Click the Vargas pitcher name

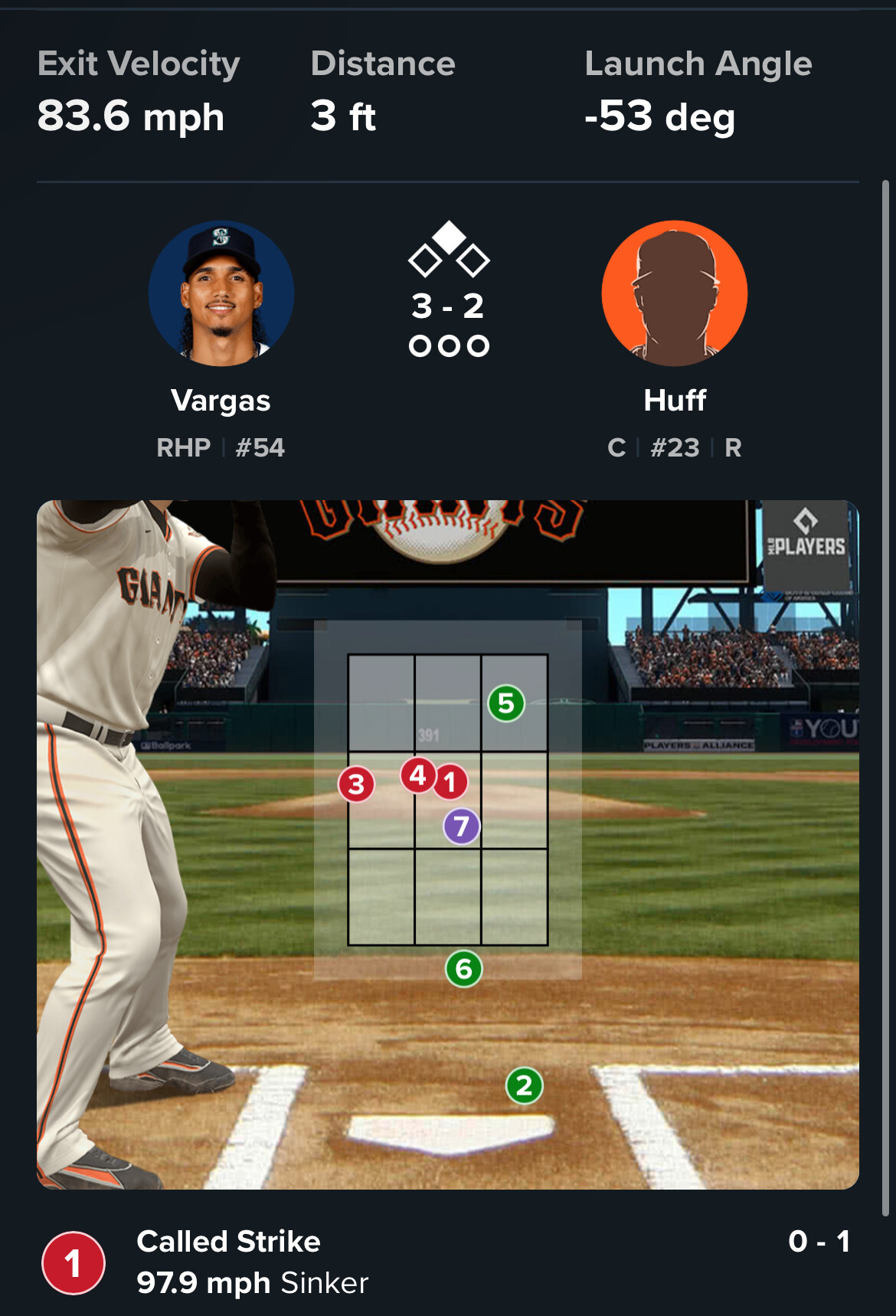(x=221, y=401)
